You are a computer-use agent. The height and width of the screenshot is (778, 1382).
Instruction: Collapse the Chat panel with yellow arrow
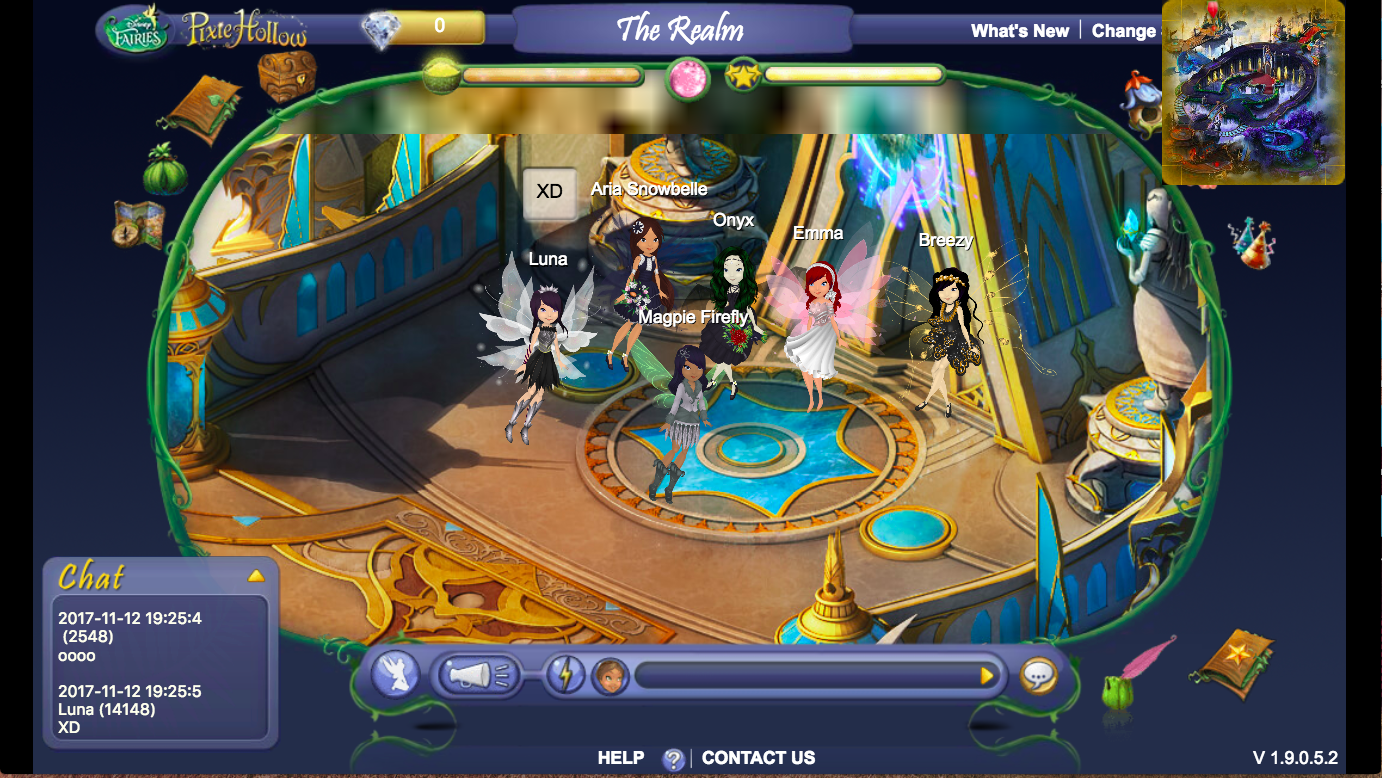(256, 576)
